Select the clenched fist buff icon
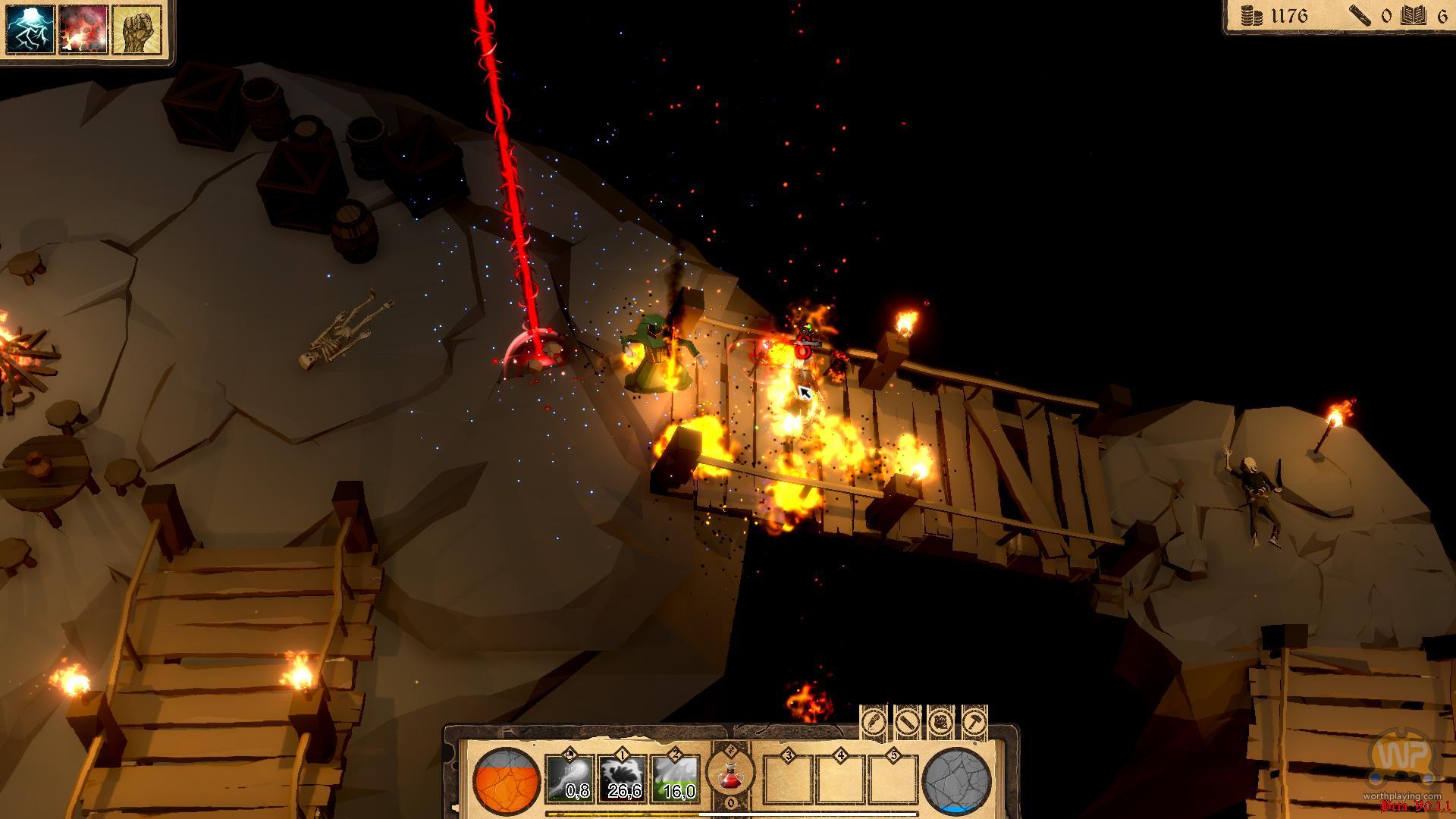This screenshot has height=819, width=1456. click(136, 30)
